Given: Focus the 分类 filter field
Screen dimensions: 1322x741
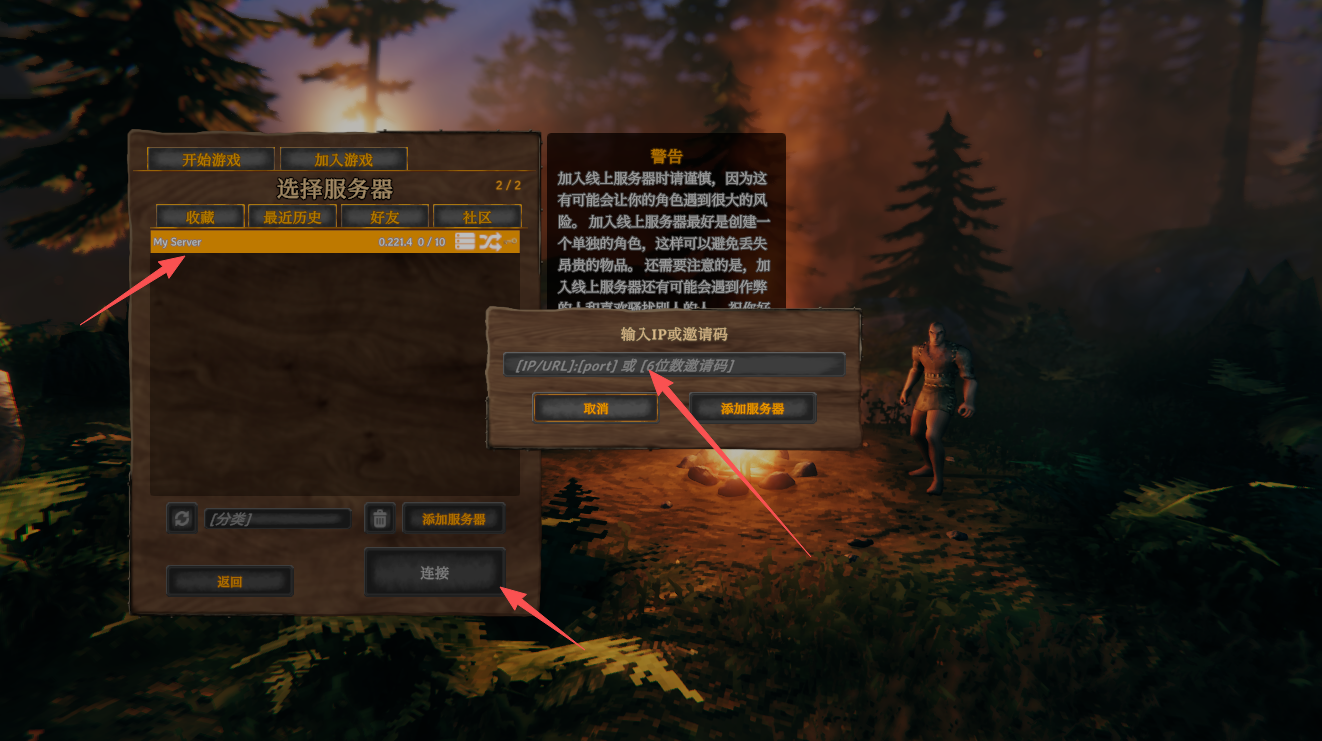Looking at the screenshot, I should 277,519.
